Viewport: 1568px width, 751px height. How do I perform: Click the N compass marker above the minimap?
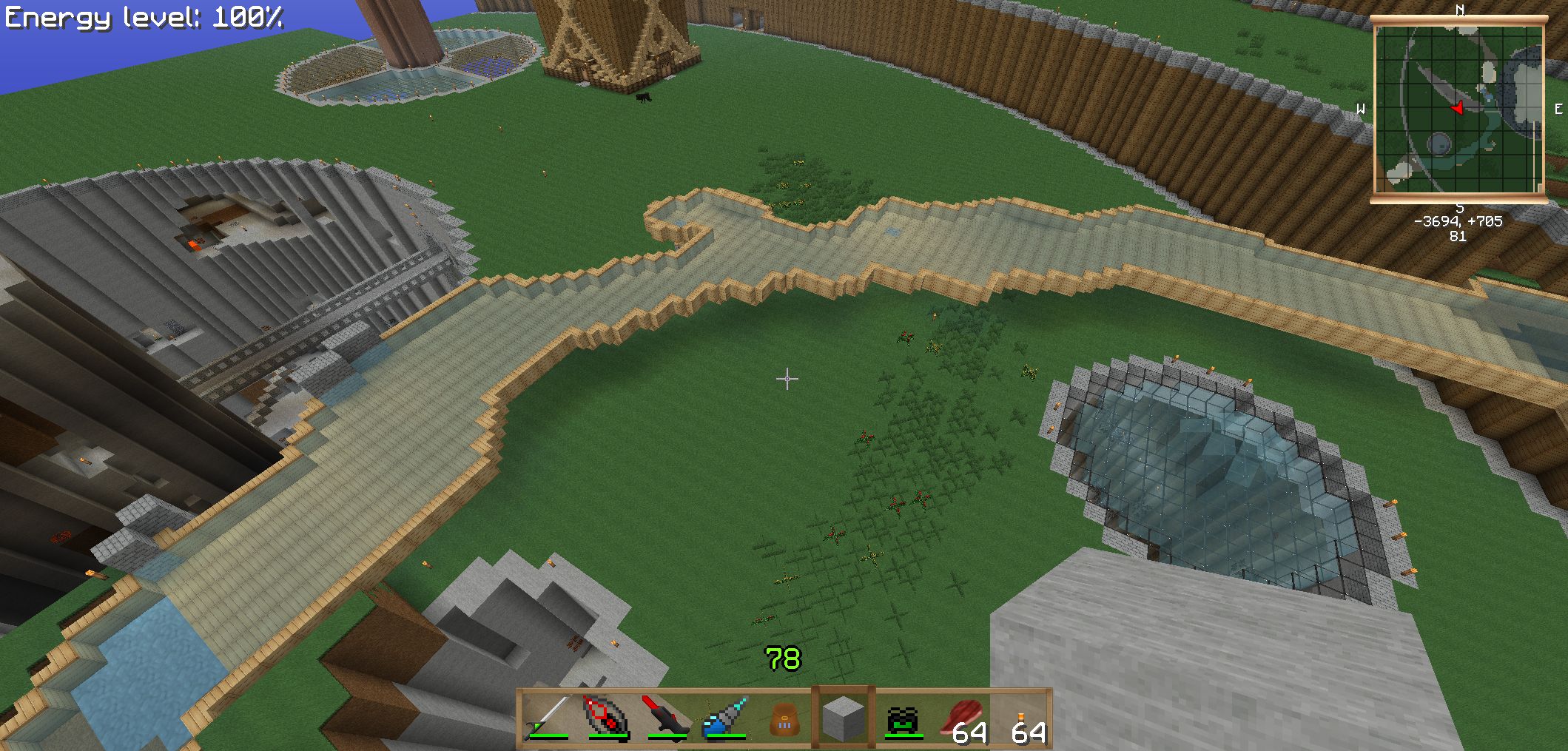[1461, 10]
